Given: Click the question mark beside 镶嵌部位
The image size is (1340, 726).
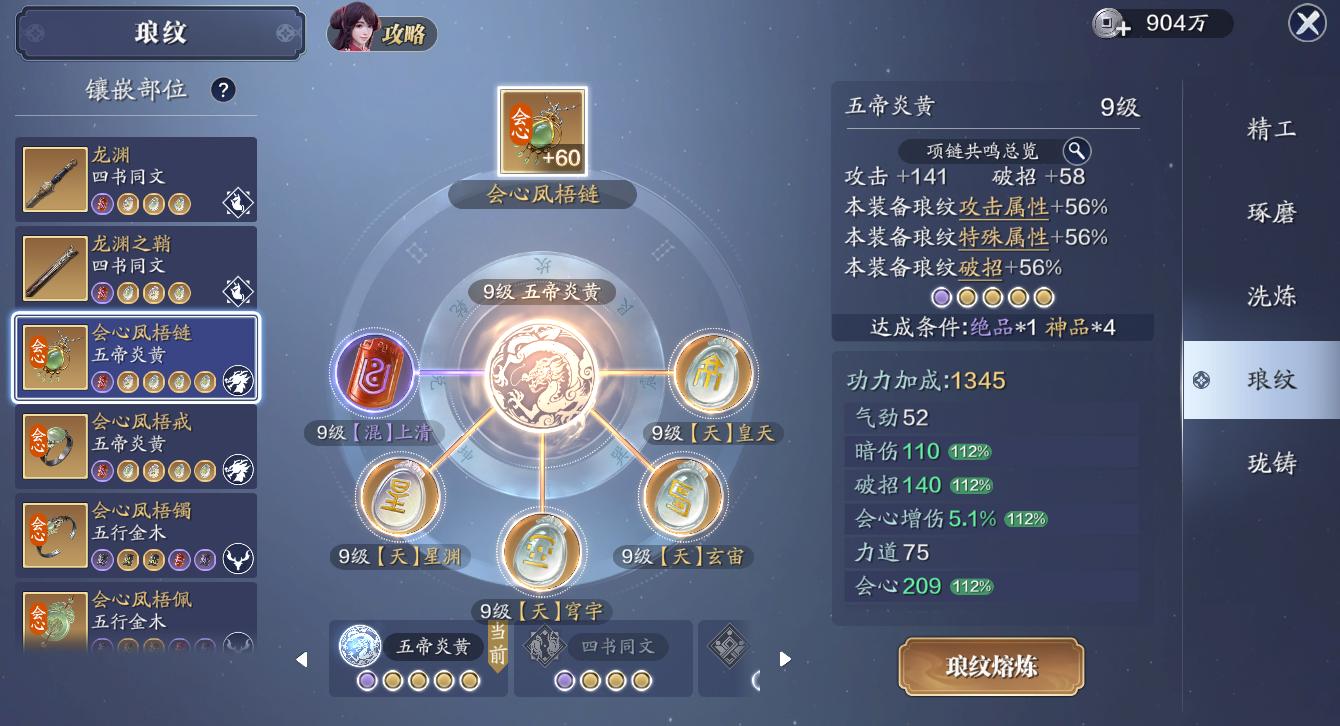Looking at the screenshot, I should click(x=223, y=90).
